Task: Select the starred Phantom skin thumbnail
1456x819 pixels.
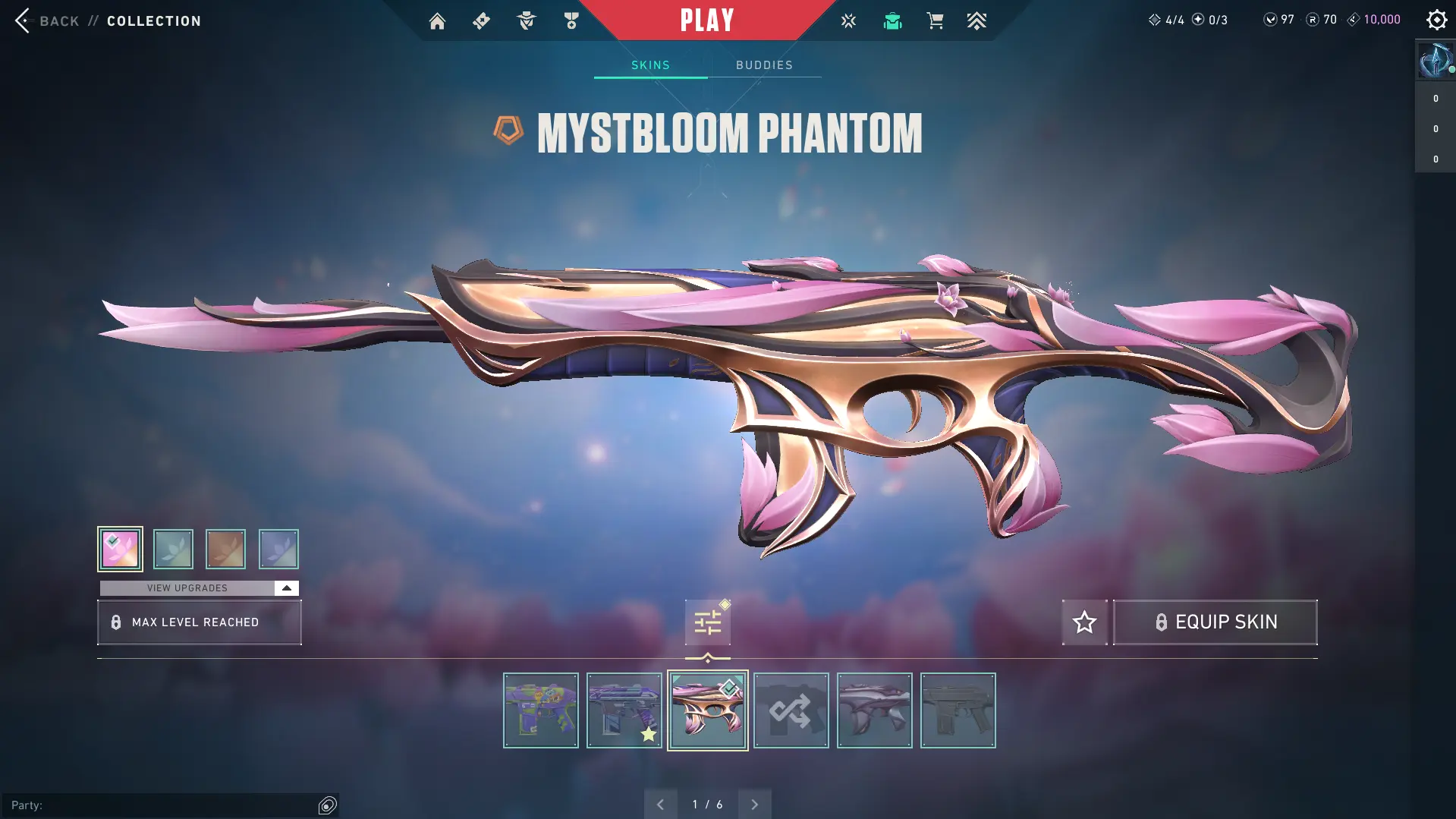Action: click(624, 710)
